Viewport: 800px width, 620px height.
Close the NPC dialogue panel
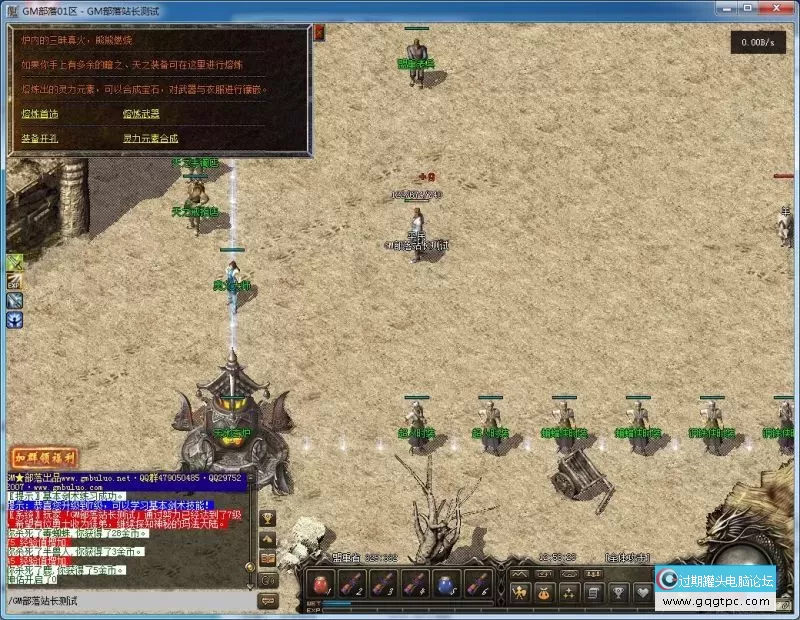(319, 33)
